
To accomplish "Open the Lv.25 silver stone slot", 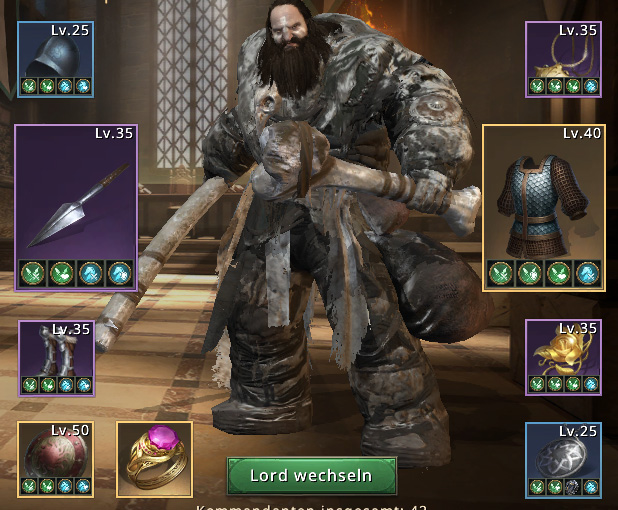I will pos(562,459).
